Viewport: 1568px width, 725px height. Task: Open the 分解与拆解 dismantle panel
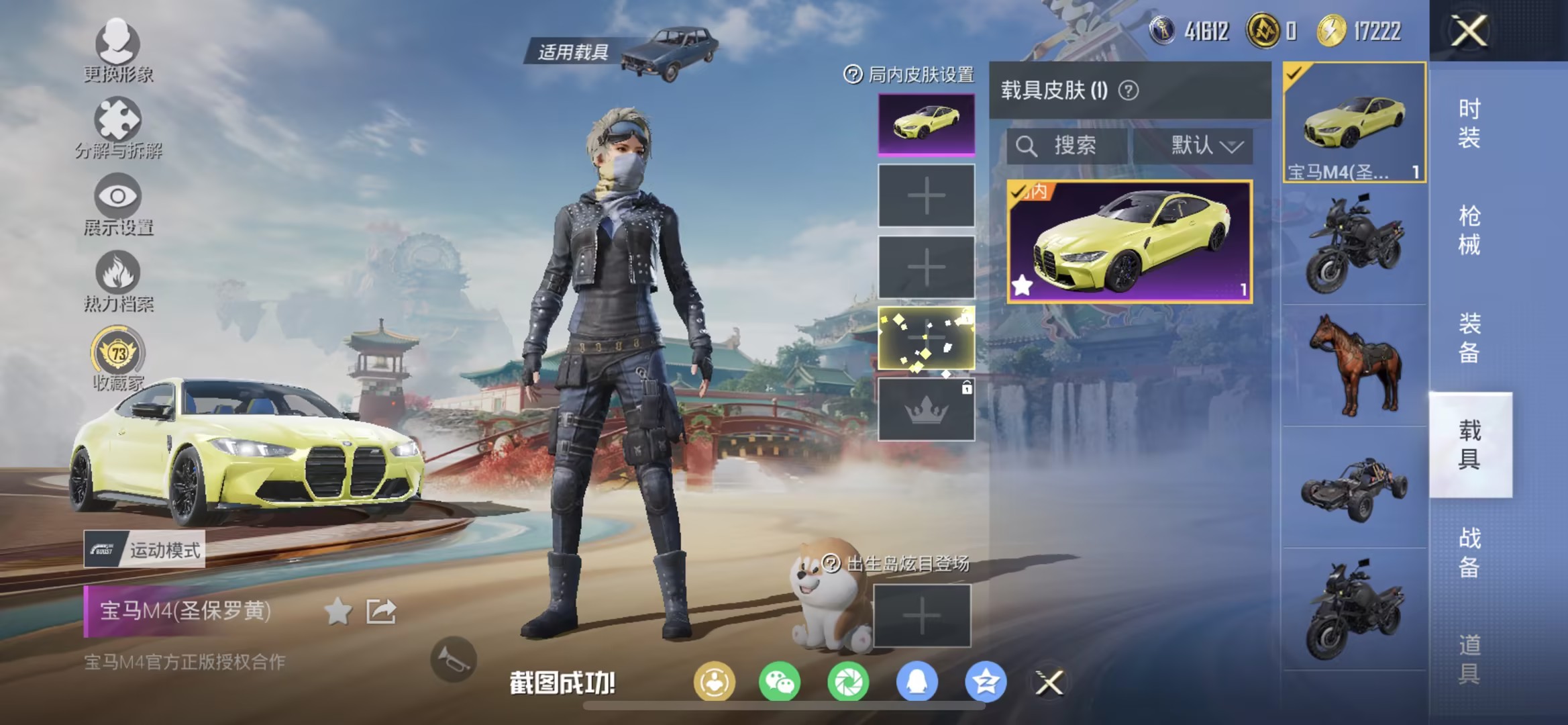point(117,131)
